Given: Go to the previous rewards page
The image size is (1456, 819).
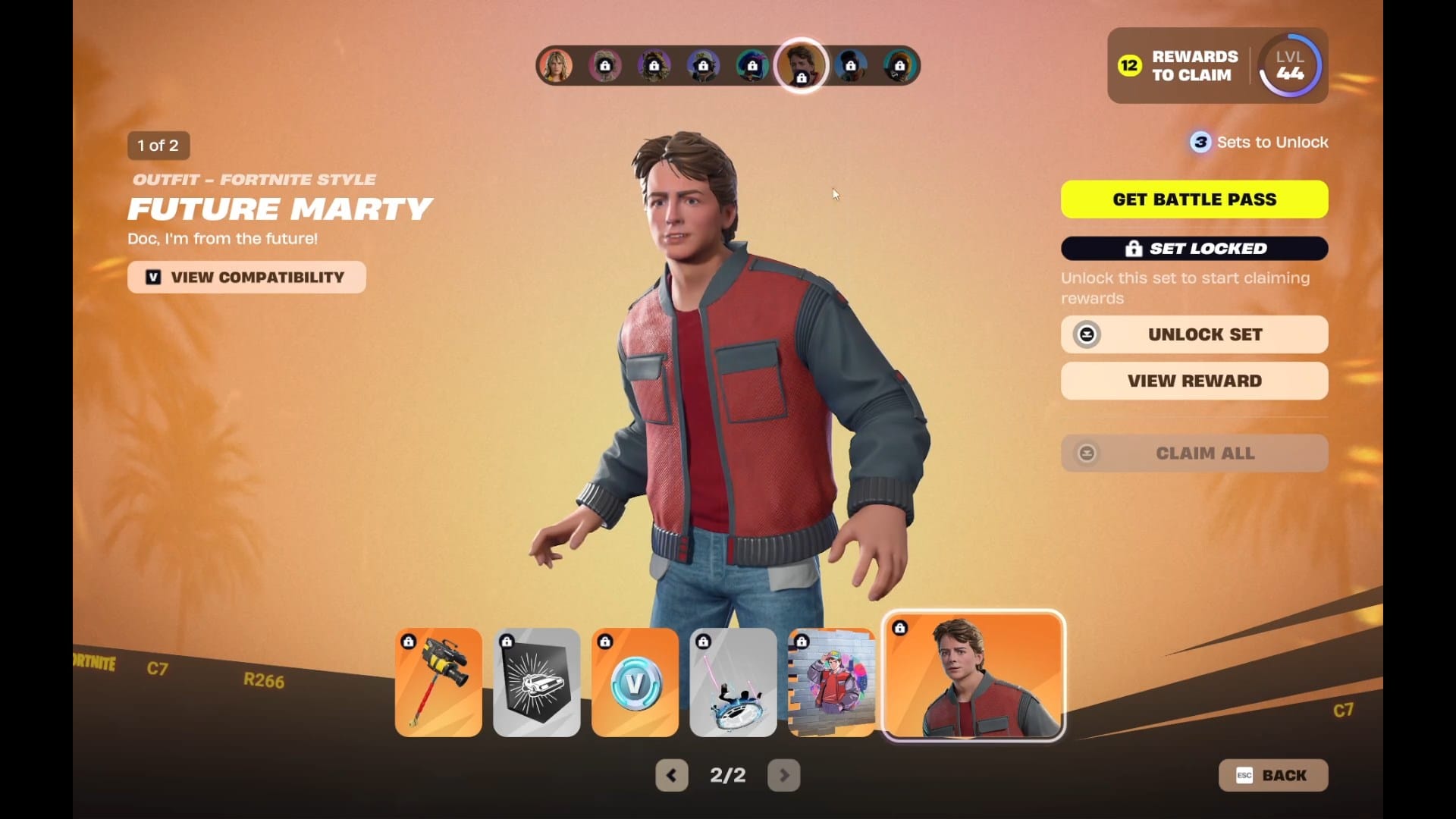Looking at the screenshot, I should [671, 775].
